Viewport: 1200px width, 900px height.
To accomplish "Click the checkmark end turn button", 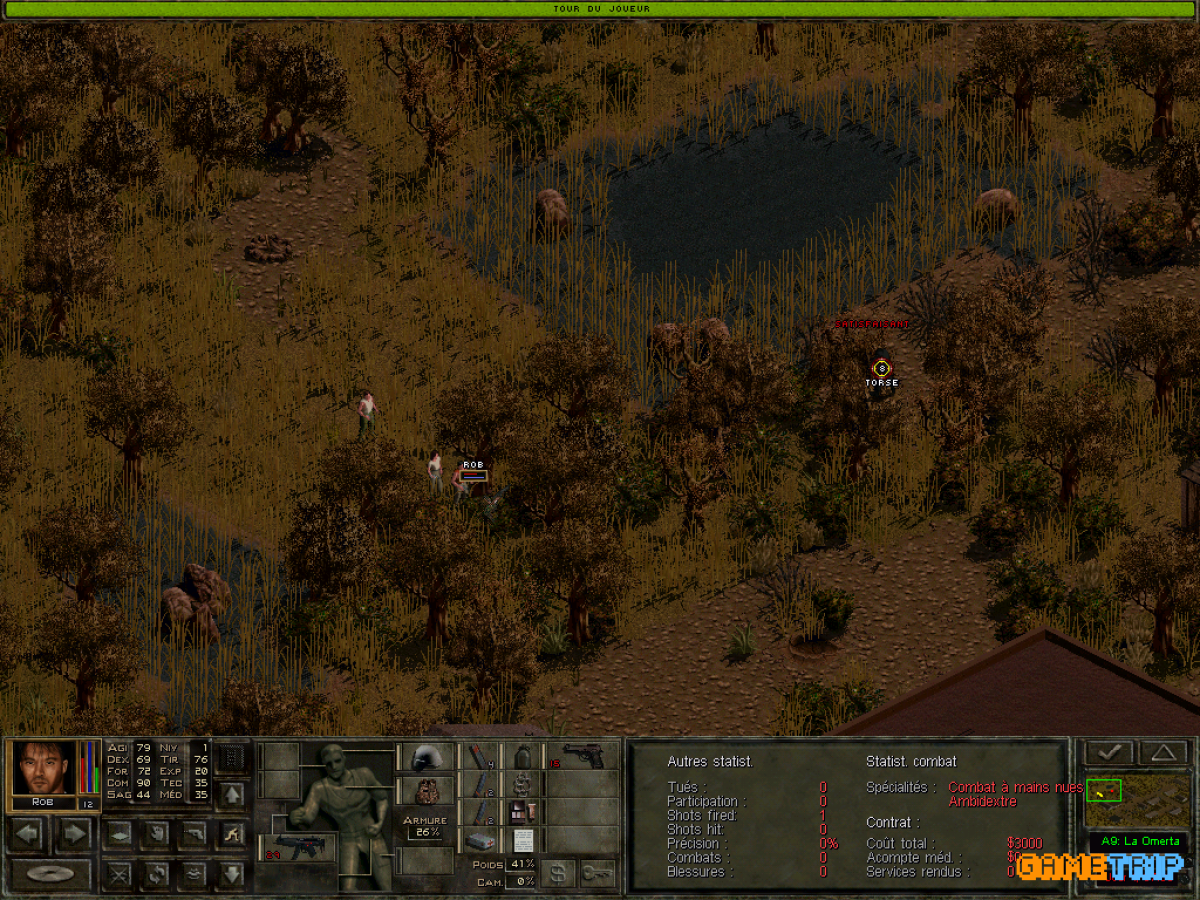I will (x=1109, y=752).
